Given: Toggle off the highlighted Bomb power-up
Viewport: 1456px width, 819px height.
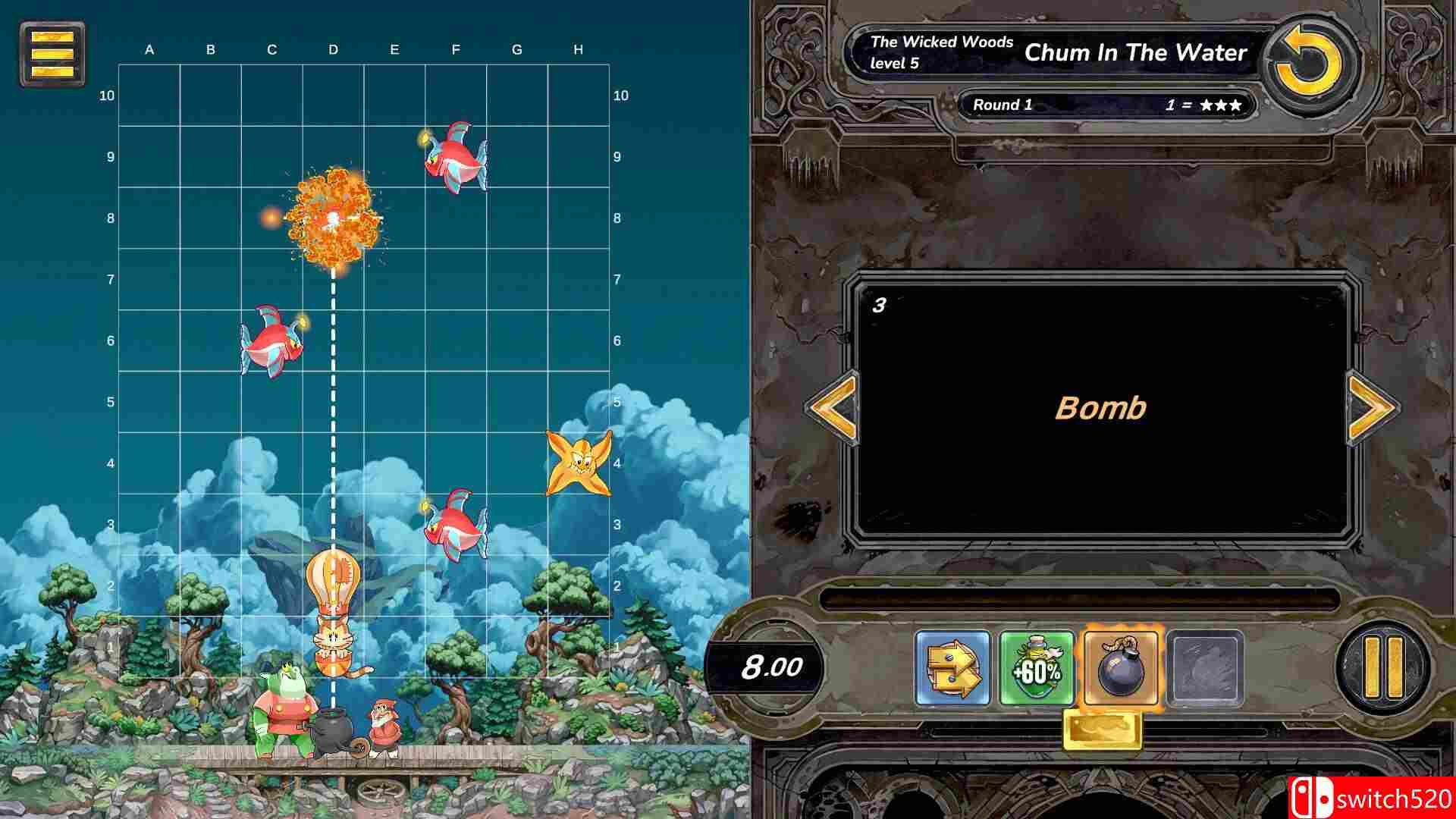Looking at the screenshot, I should pos(1120,667).
